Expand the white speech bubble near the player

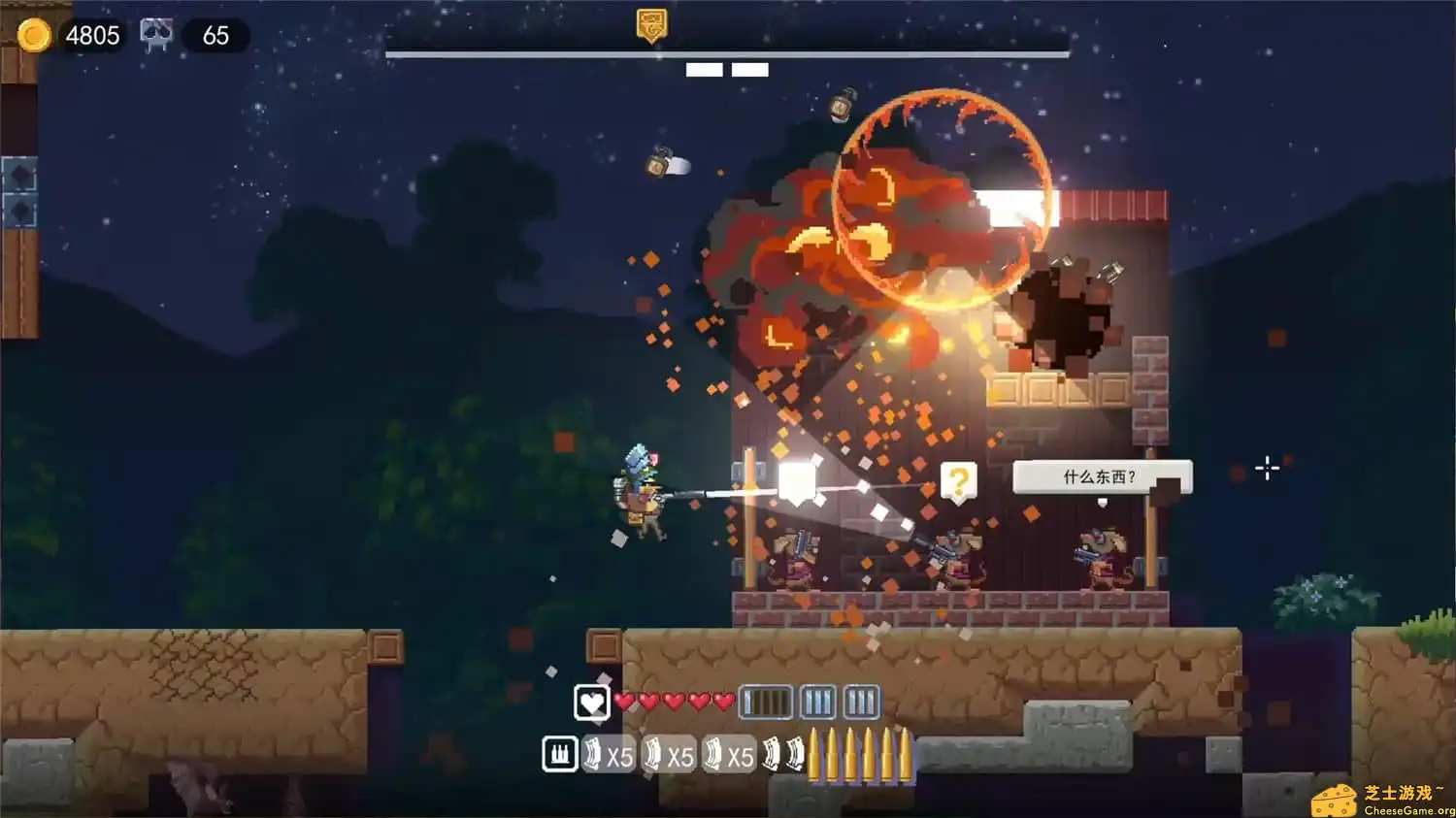pos(798,477)
